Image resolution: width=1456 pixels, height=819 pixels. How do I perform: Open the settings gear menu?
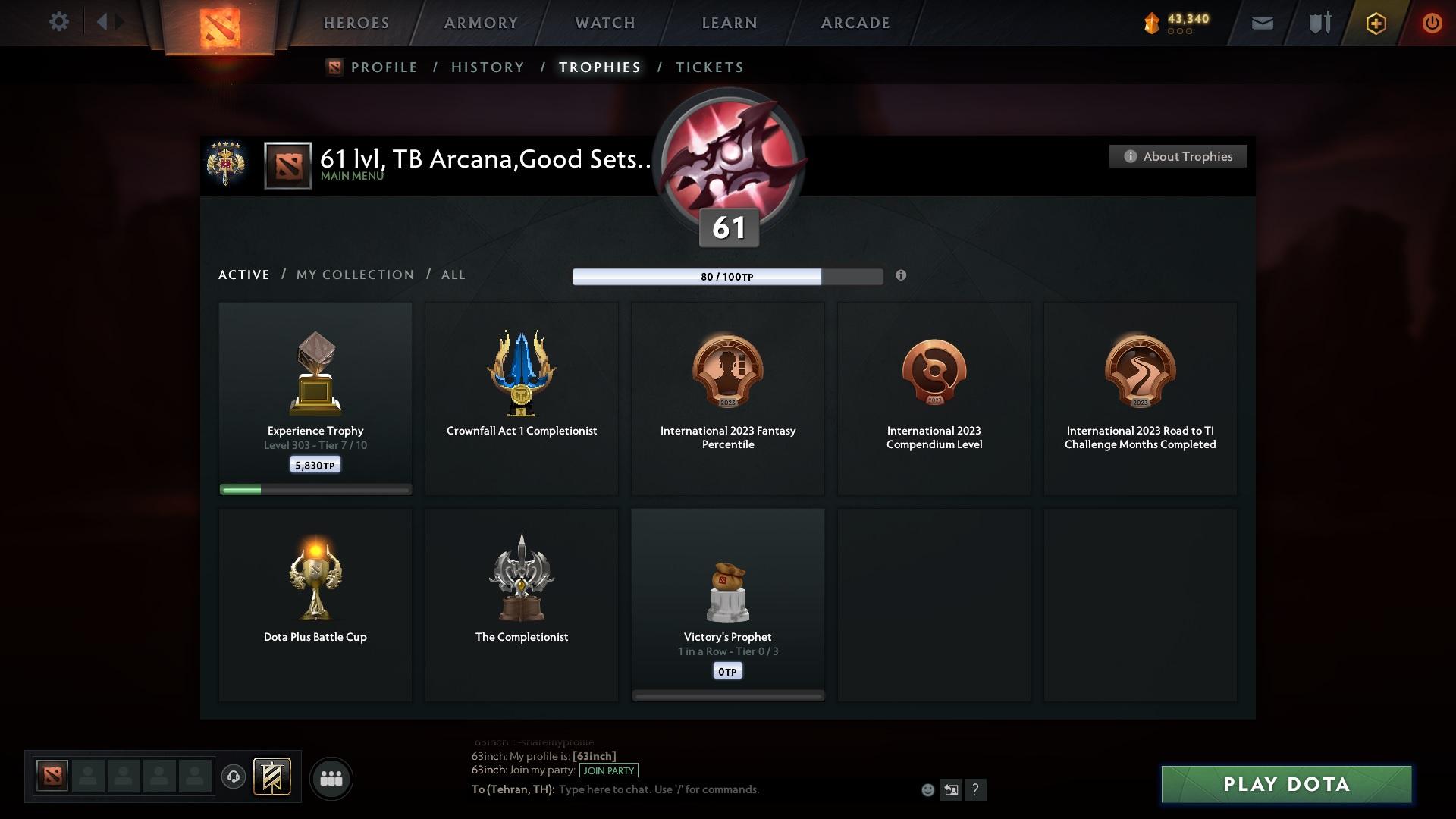pyautogui.click(x=59, y=22)
